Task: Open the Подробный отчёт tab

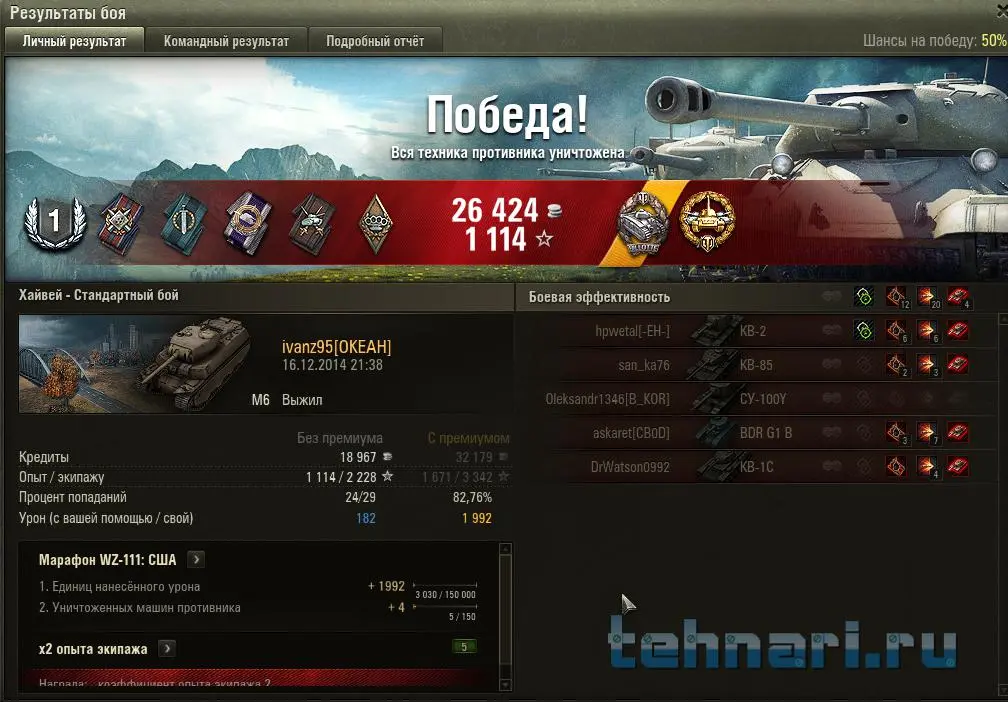Action: [374, 41]
